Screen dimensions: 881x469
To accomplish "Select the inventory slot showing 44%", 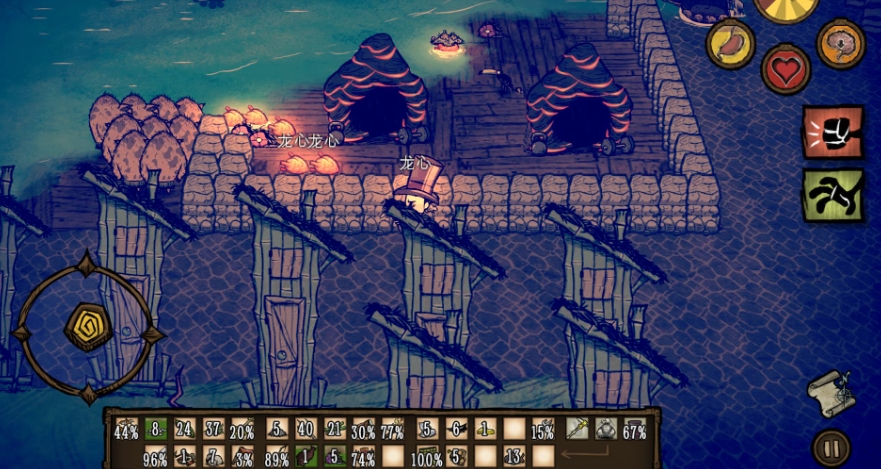I will pos(126,430).
